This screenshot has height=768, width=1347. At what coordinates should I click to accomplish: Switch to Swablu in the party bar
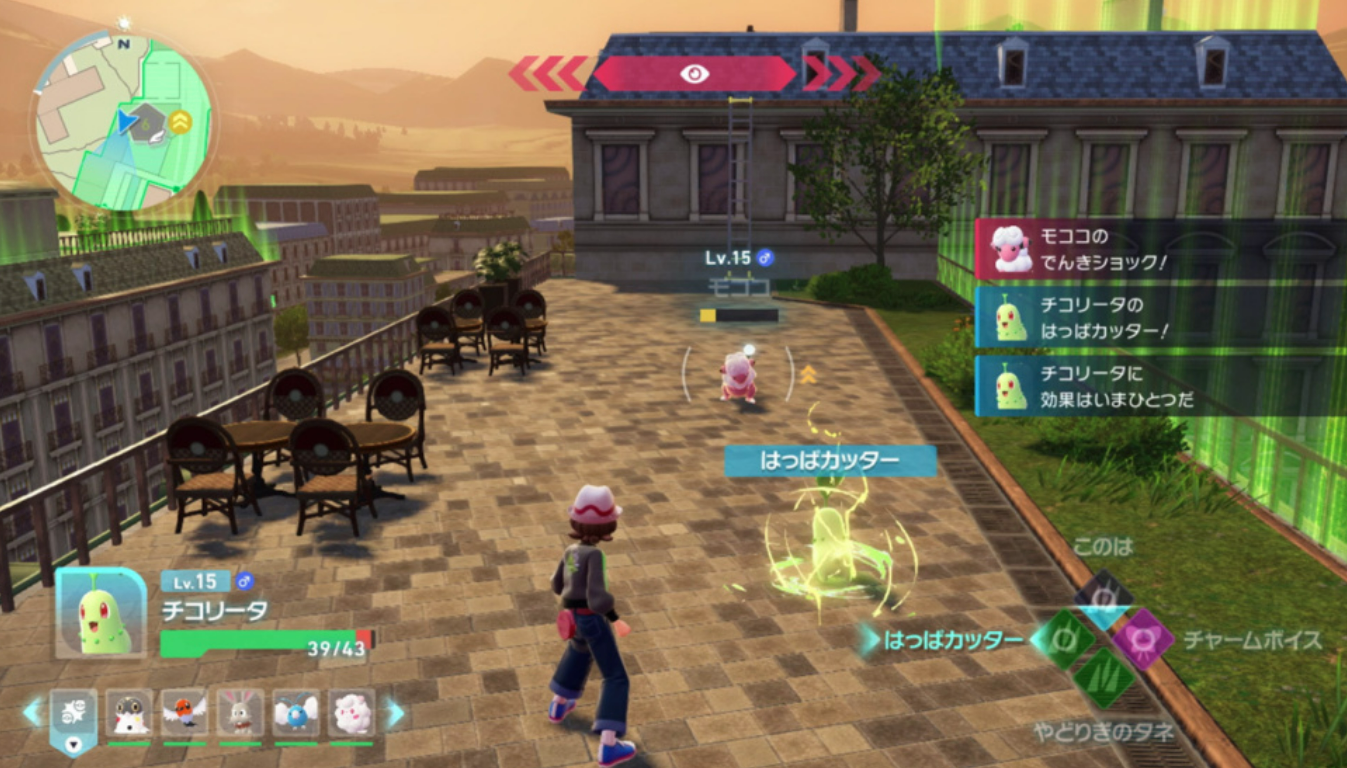(x=296, y=713)
